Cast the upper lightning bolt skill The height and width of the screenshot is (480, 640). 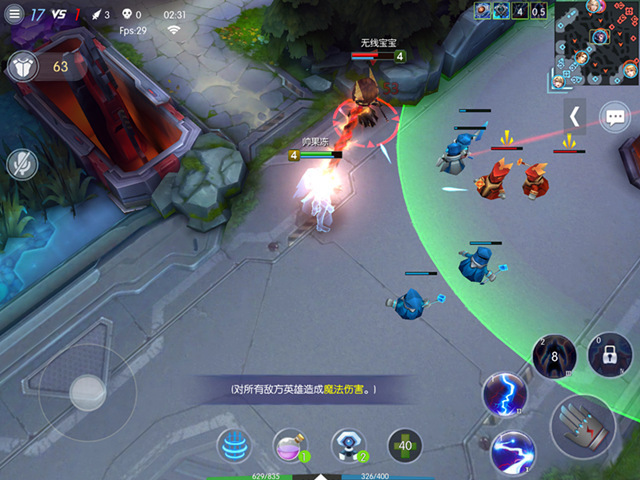pyautogui.click(x=503, y=394)
